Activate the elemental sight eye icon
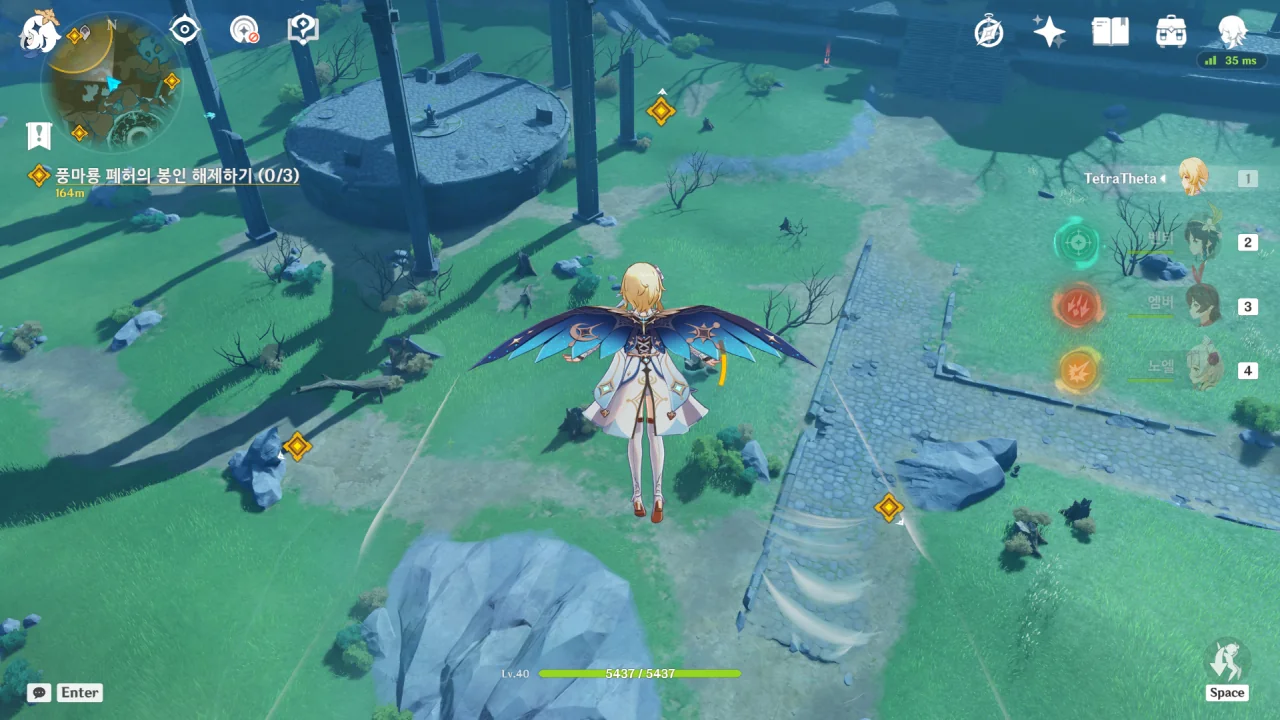Viewport: 1280px width, 720px height. coord(185,30)
